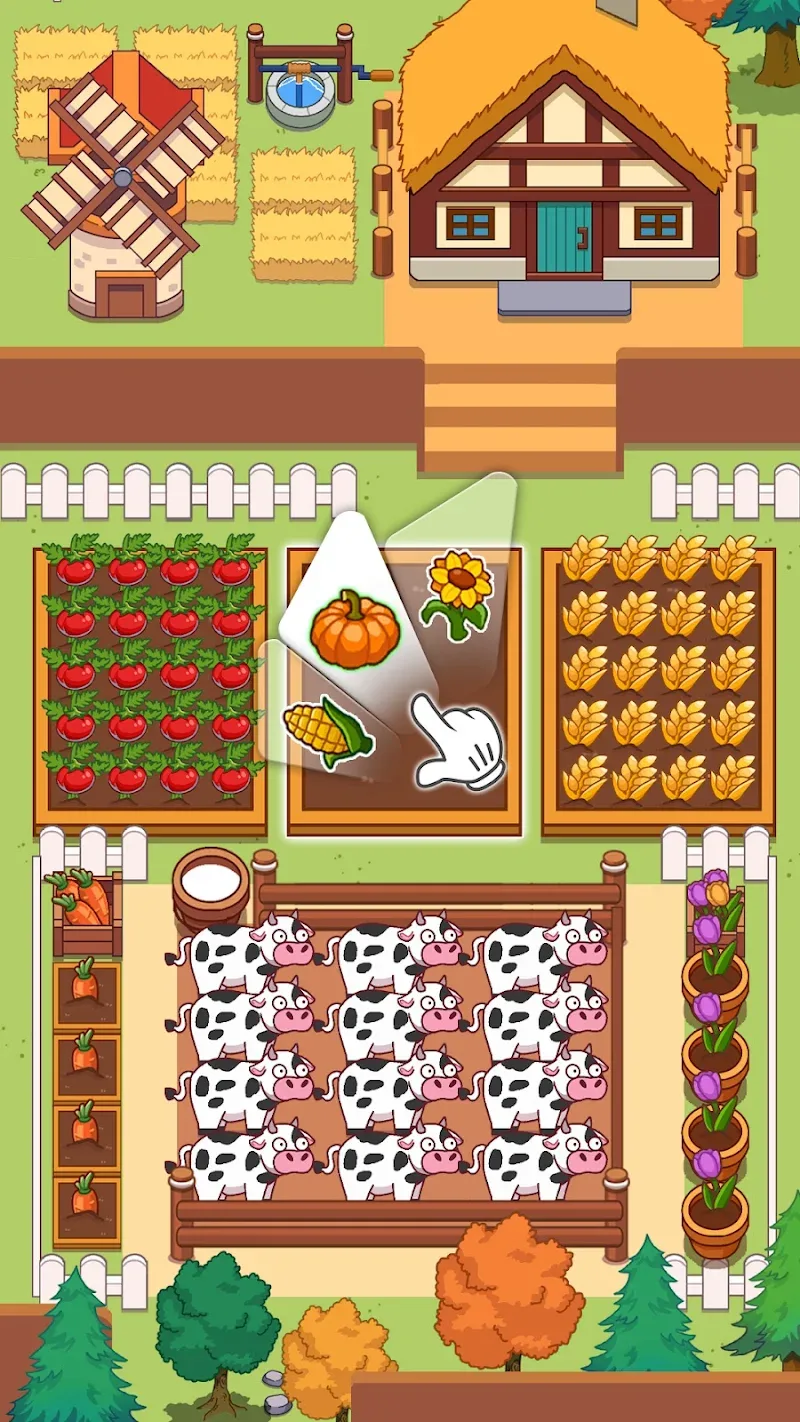800x1422 pixels.
Task: Choose the pumpkin crop card
Action: pos(354,627)
